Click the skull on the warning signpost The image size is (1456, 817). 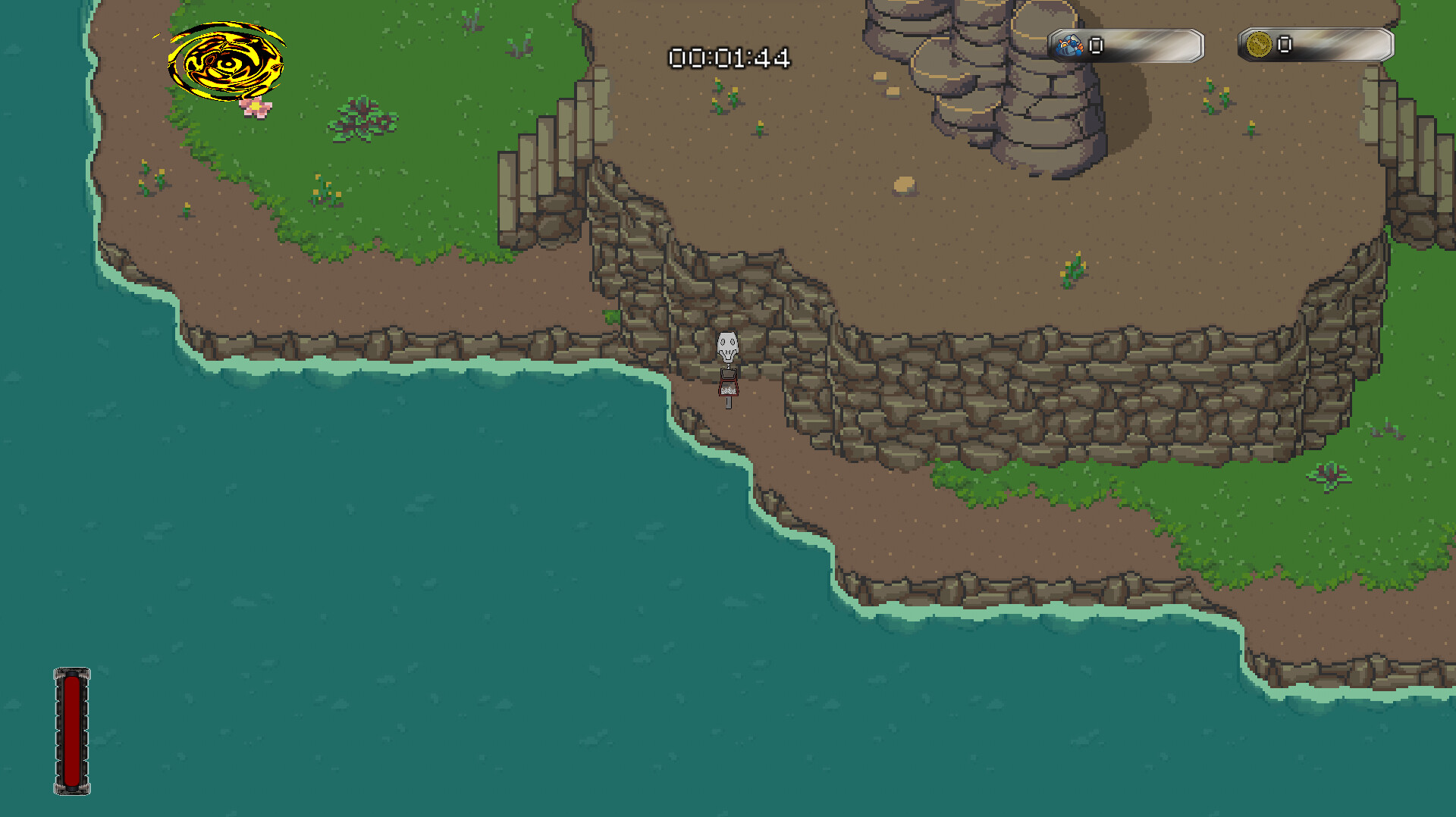point(726,347)
